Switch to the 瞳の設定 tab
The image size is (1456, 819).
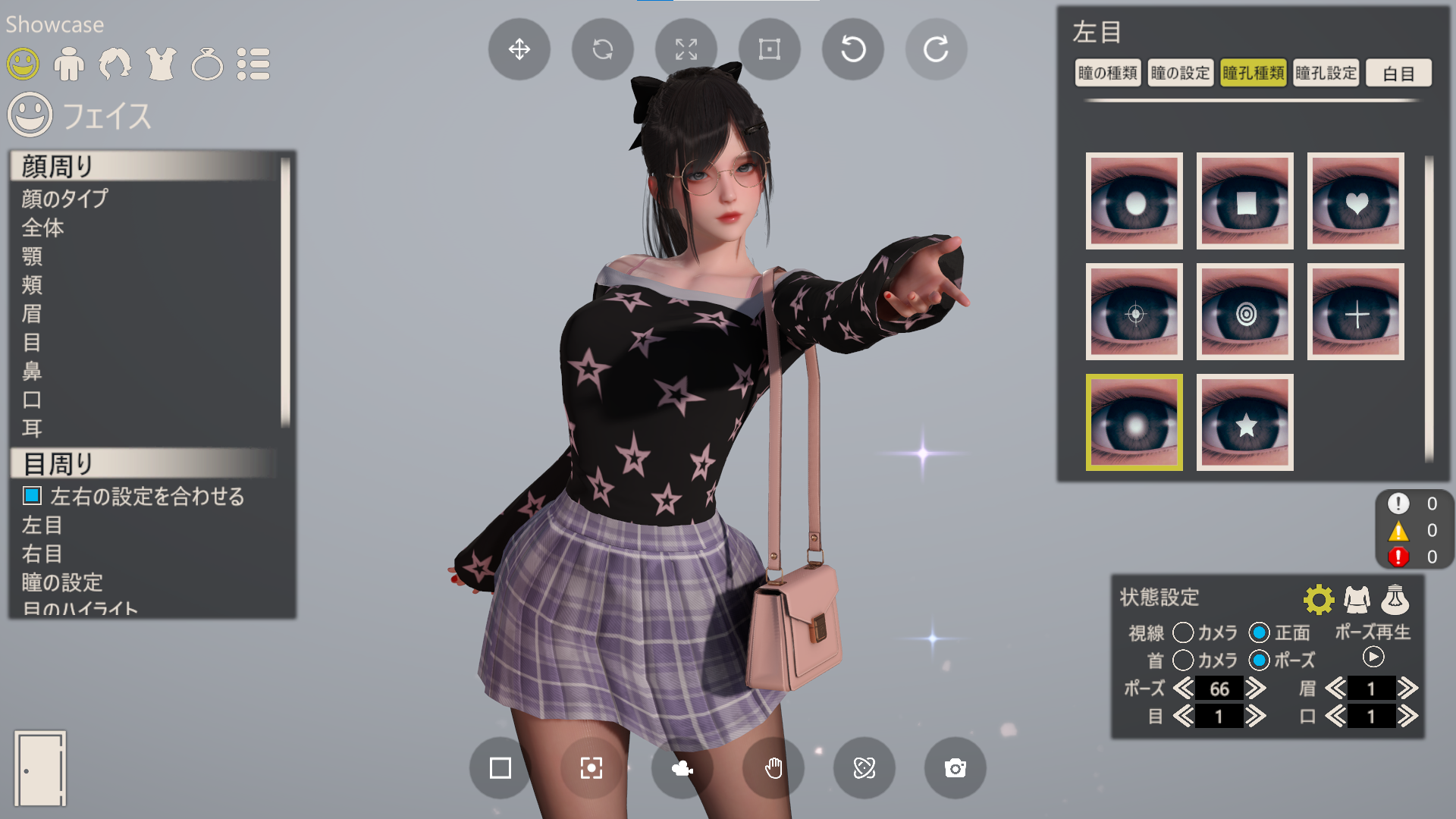point(1180,73)
